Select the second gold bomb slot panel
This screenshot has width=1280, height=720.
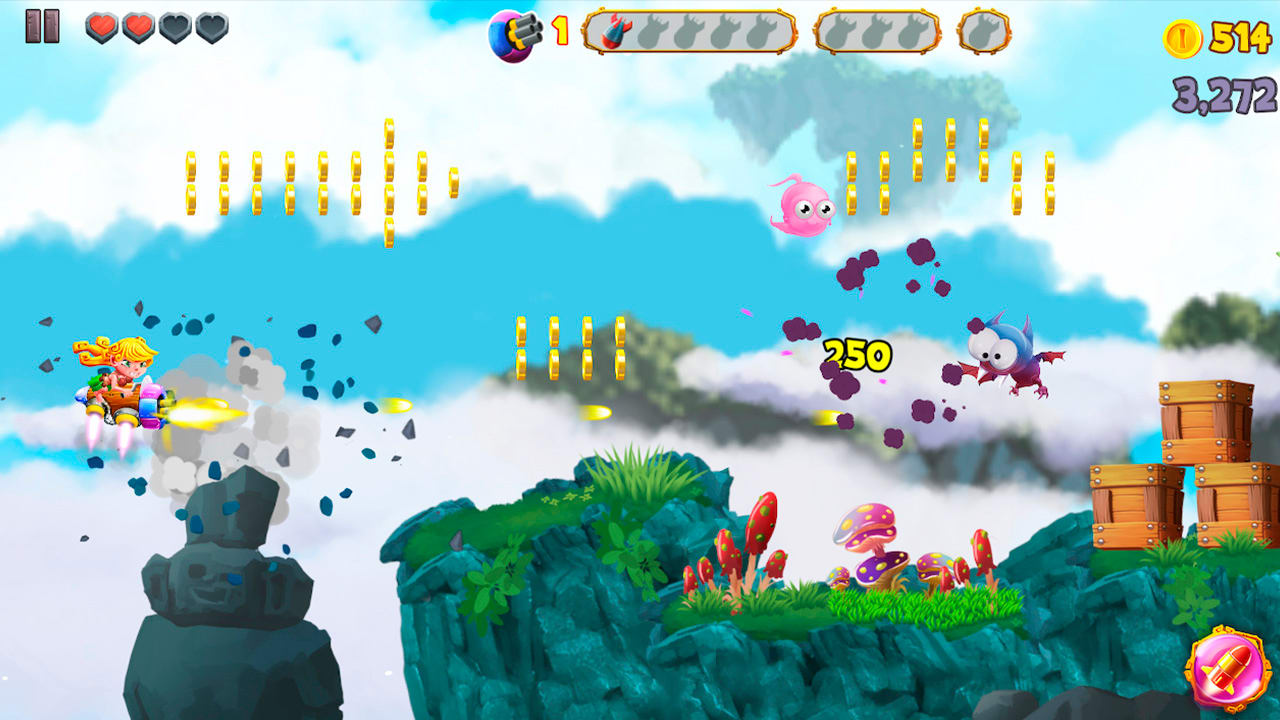click(x=878, y=31)
